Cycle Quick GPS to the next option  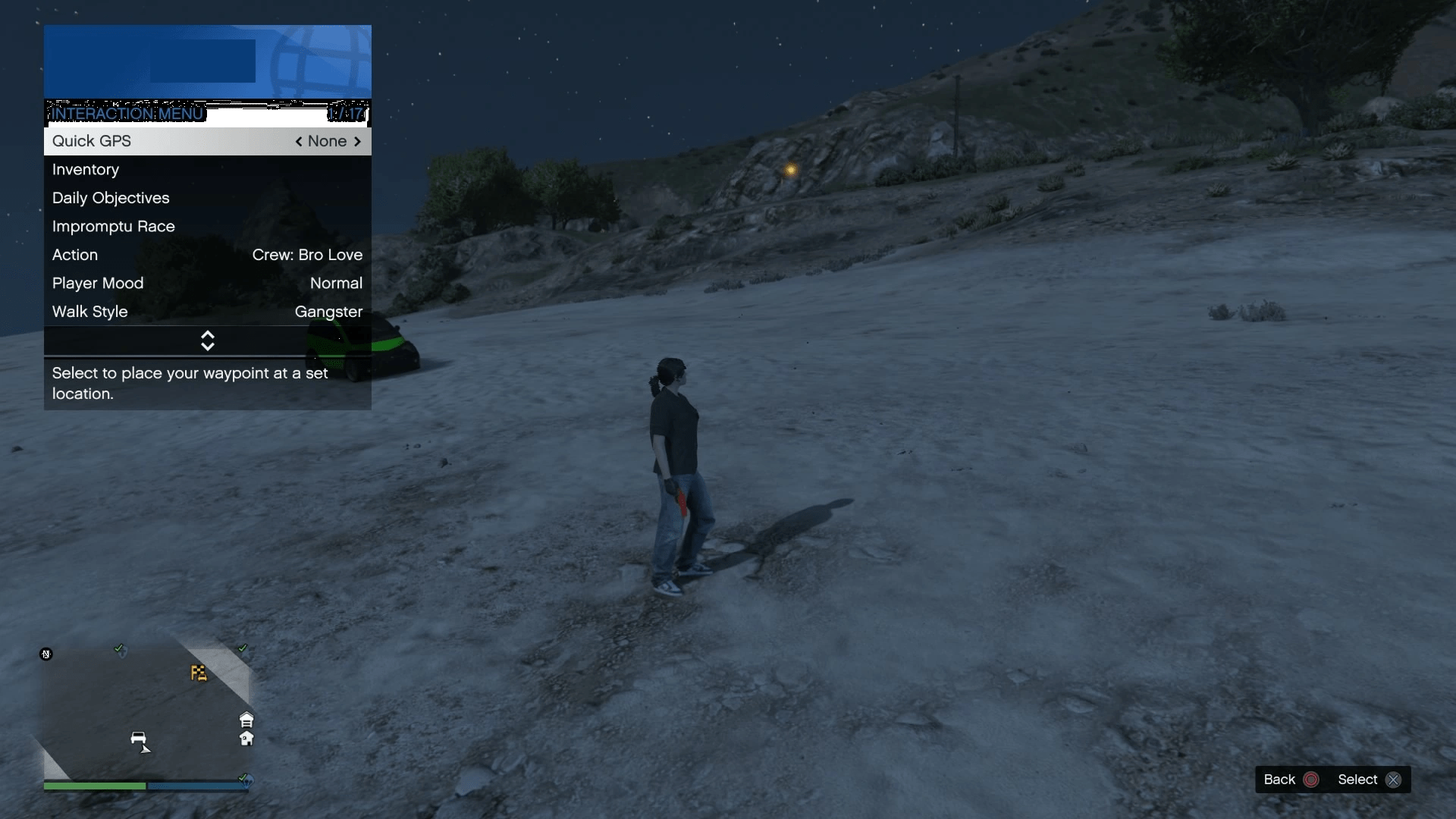(x=357, y=142)
